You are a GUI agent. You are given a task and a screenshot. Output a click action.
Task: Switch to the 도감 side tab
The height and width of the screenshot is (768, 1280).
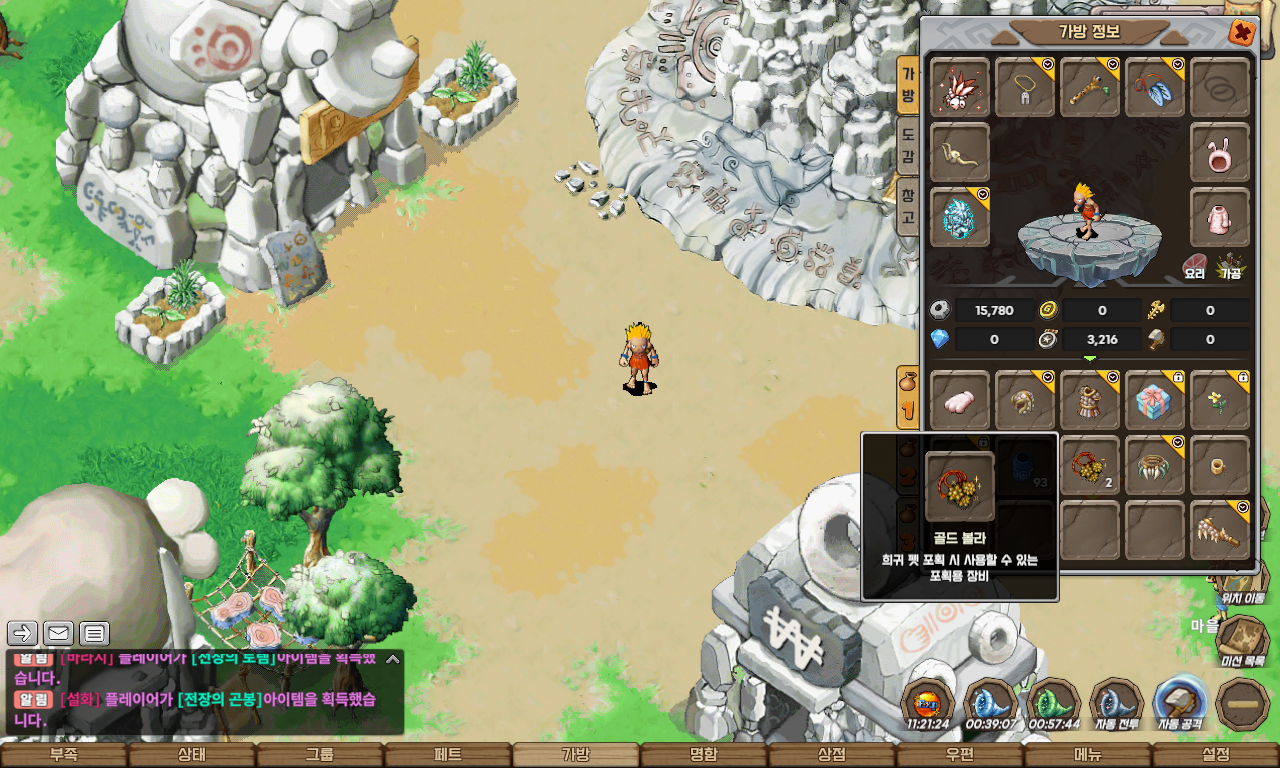coord(907,145)
